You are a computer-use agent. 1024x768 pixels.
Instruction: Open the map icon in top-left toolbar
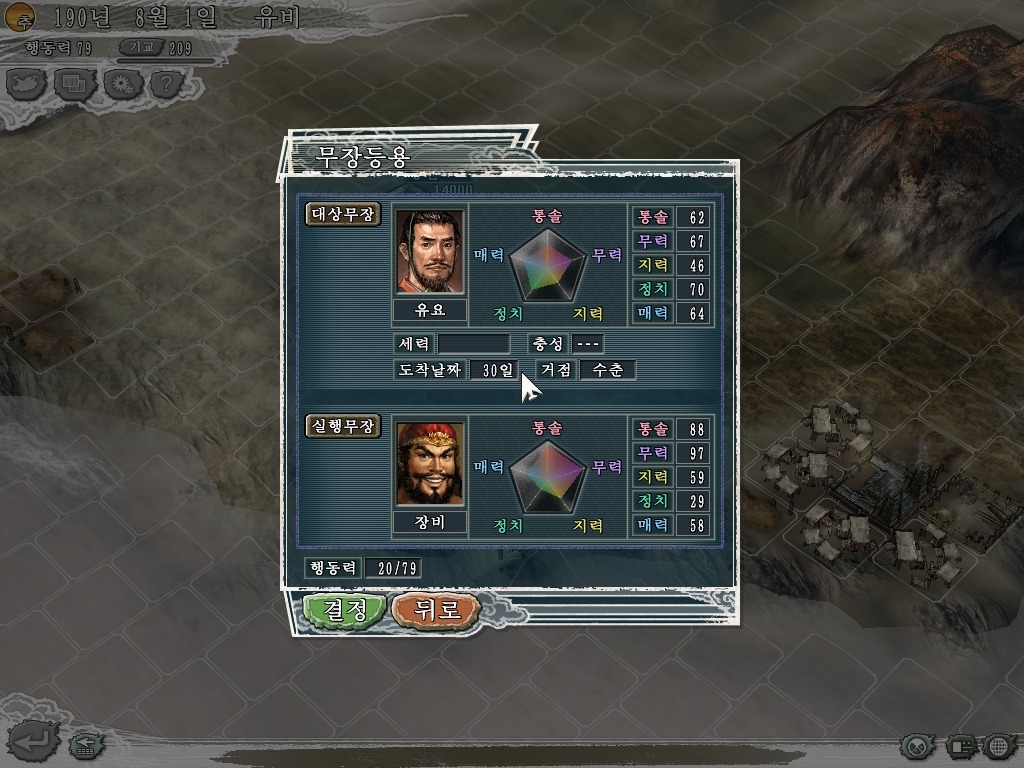point(27,83)
